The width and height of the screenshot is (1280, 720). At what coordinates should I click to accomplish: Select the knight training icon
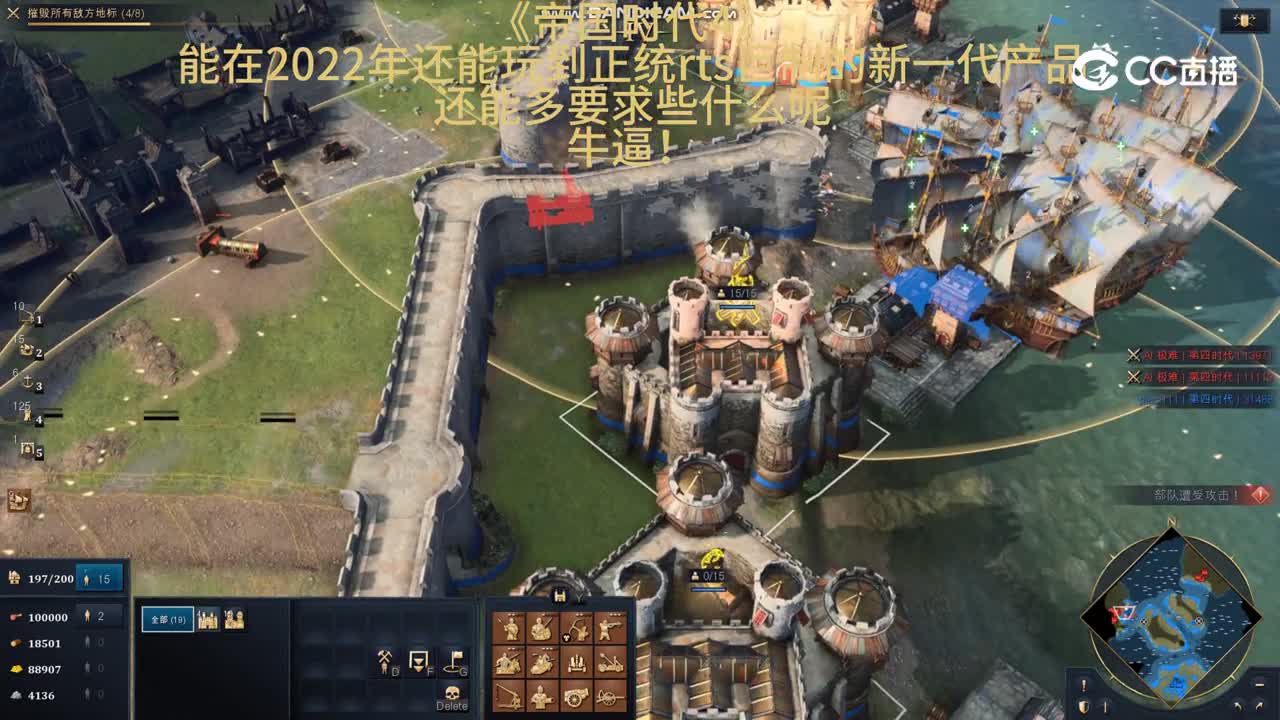540,662
